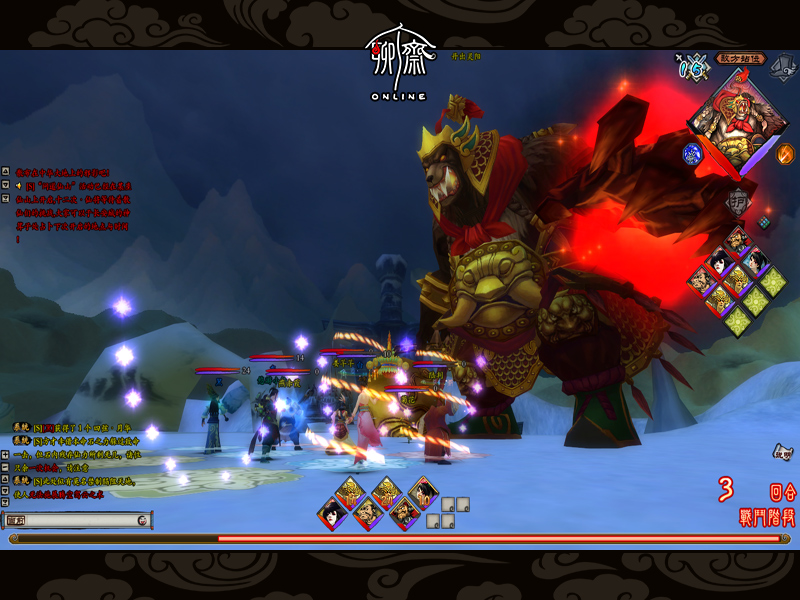Open the enemy team label button
The width and height of the screenshot is (800, 600).
click(x=741, y=58)
